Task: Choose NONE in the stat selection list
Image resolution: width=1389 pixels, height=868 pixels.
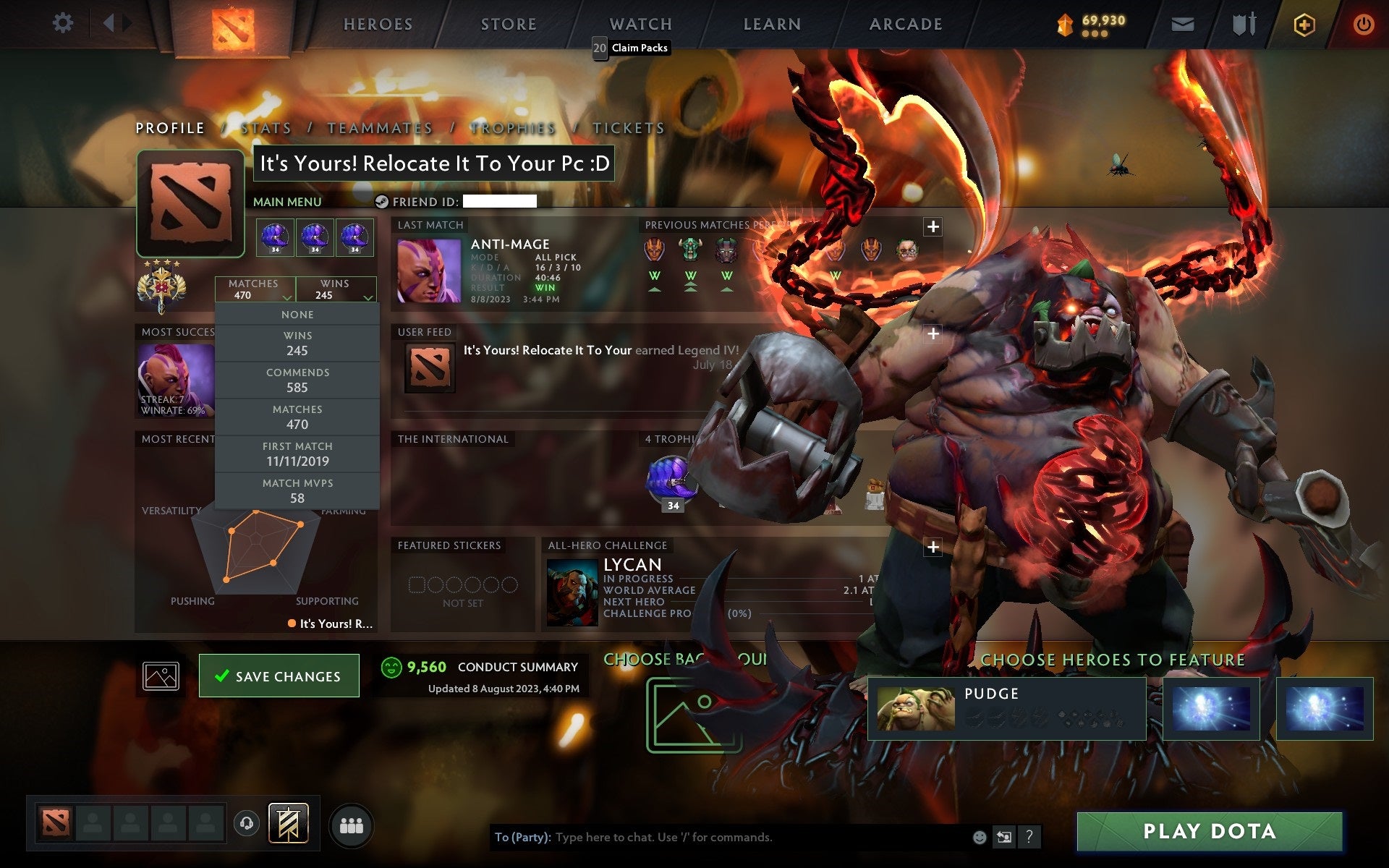Action: [297, 314]
